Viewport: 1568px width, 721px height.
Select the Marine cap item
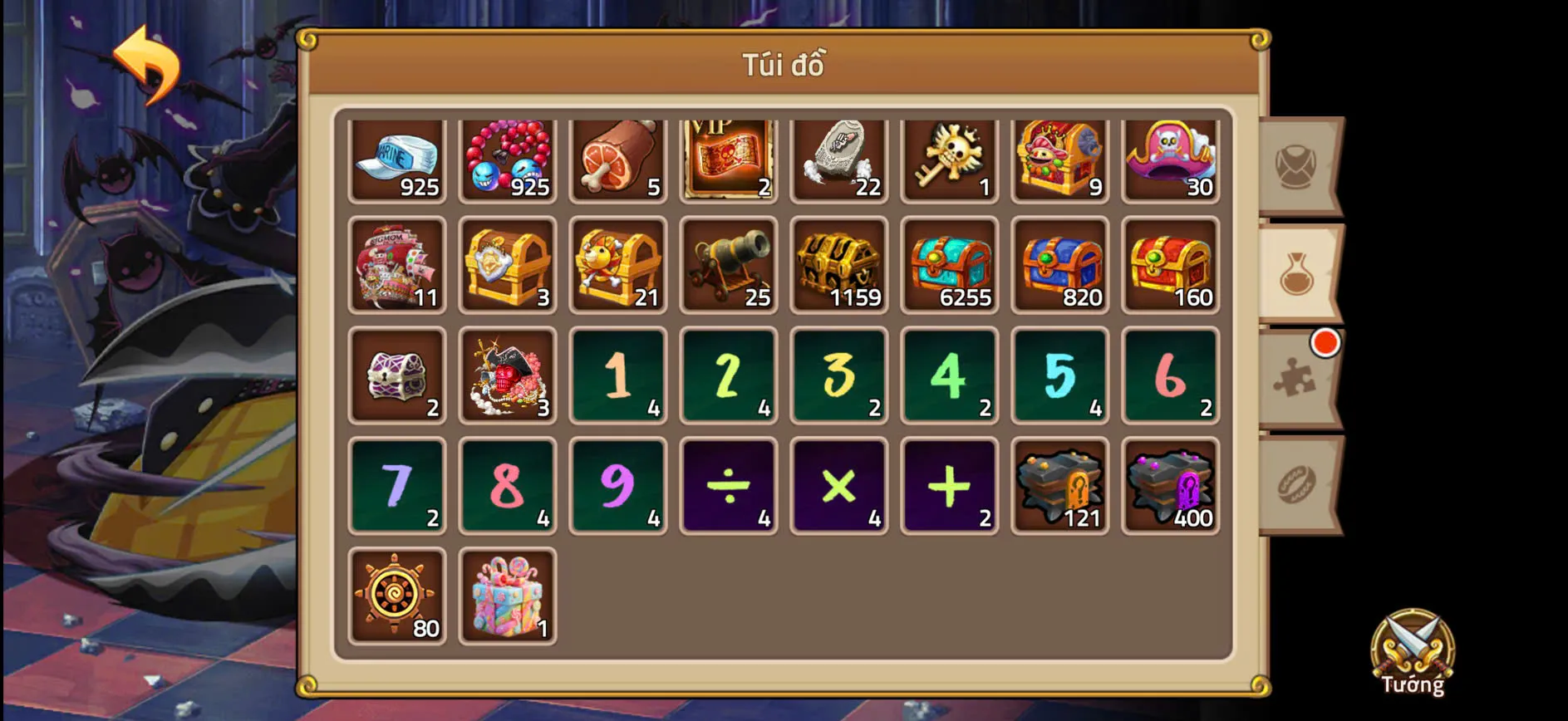click(396, 159)
